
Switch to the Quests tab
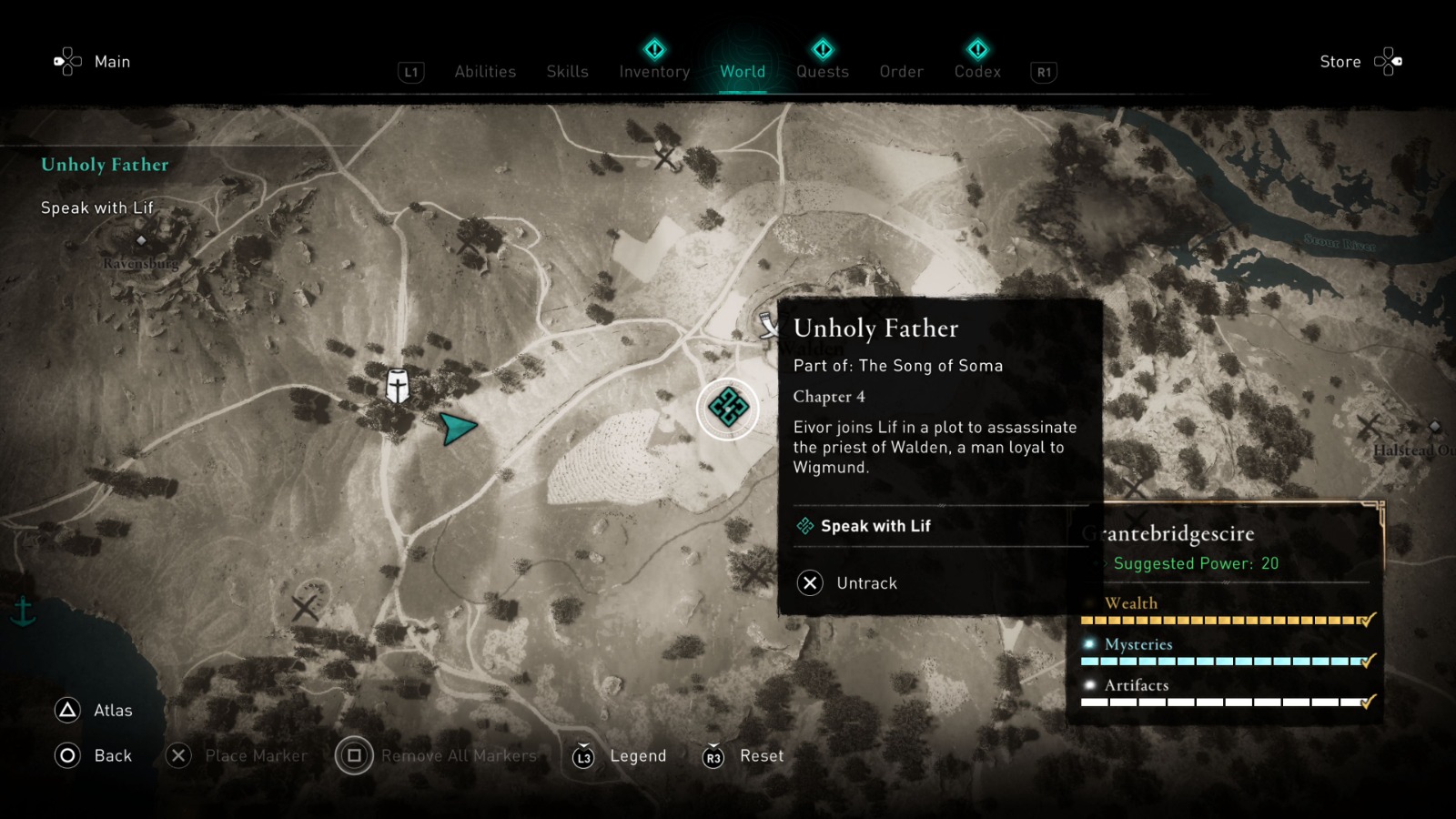[x=822, y=71]
